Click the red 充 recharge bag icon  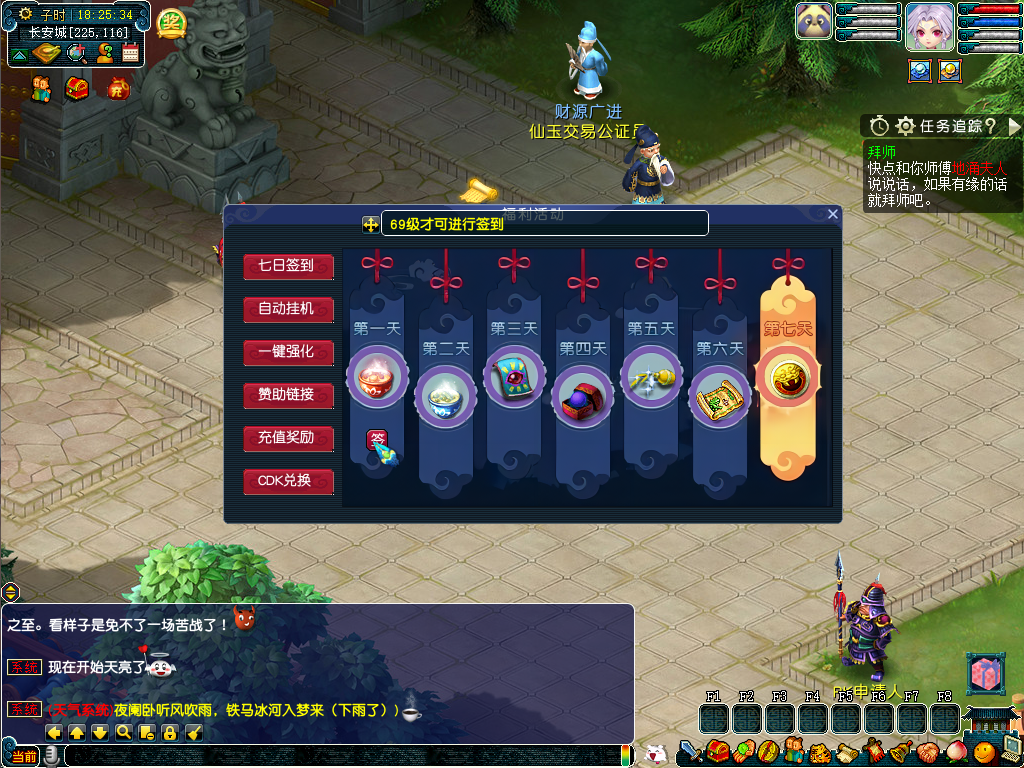click(117, 89)
